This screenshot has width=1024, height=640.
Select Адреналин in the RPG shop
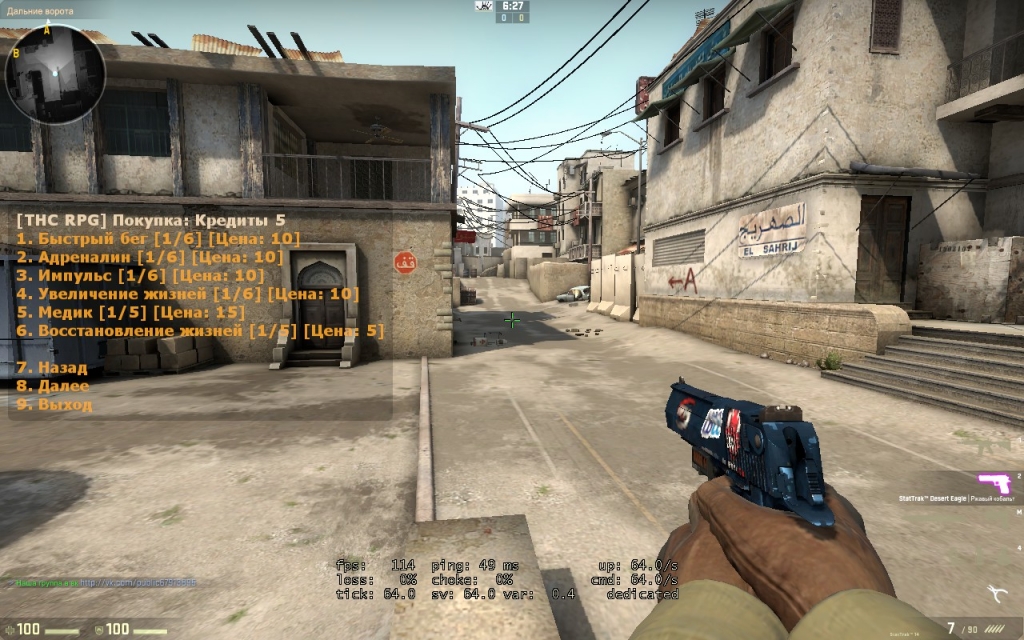tap(150, 257)
